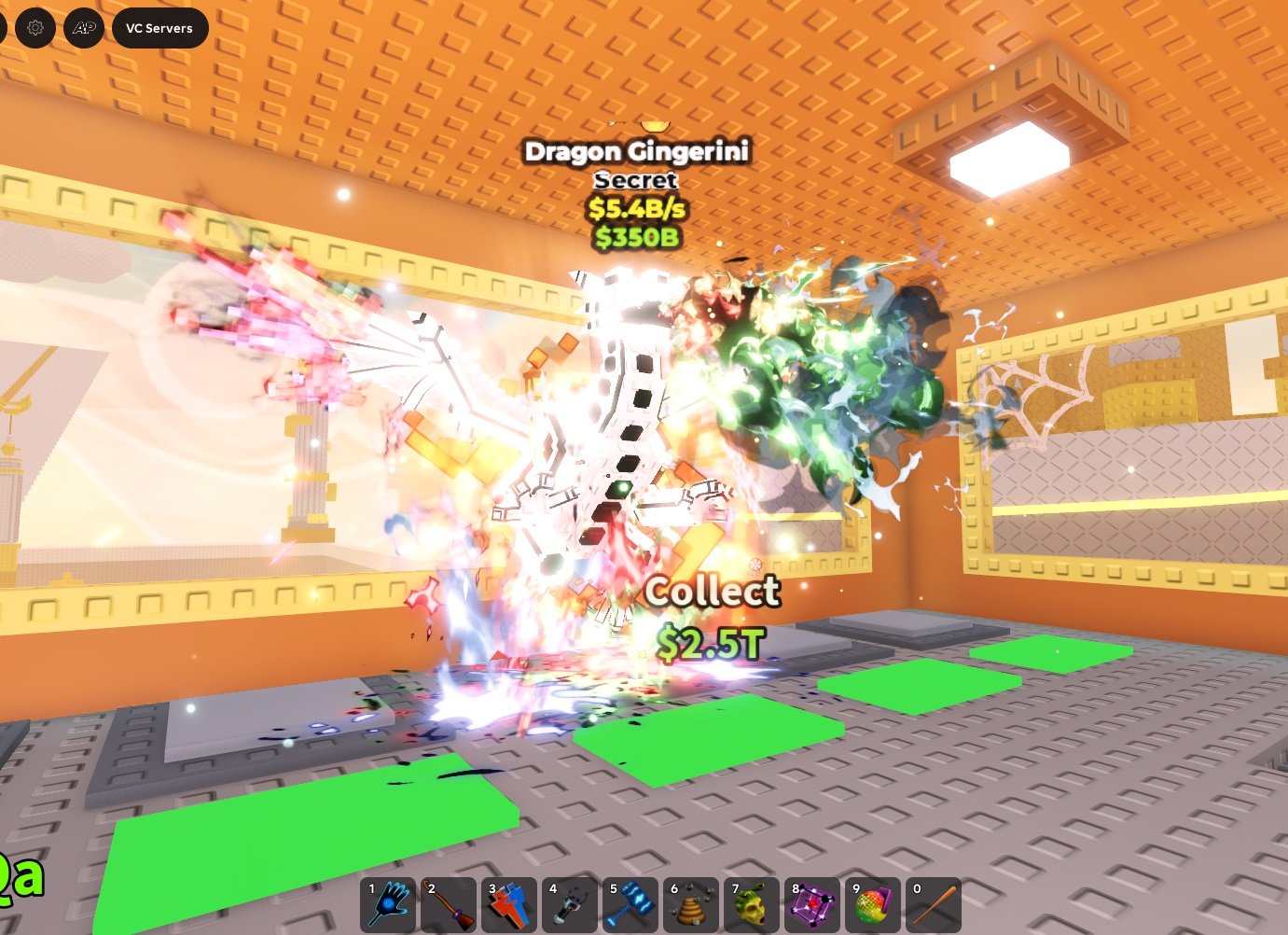Viewport: 1288px width, 935px height.
Task: Select the broomstick in slot 2
Action: (x=450, y=904)
